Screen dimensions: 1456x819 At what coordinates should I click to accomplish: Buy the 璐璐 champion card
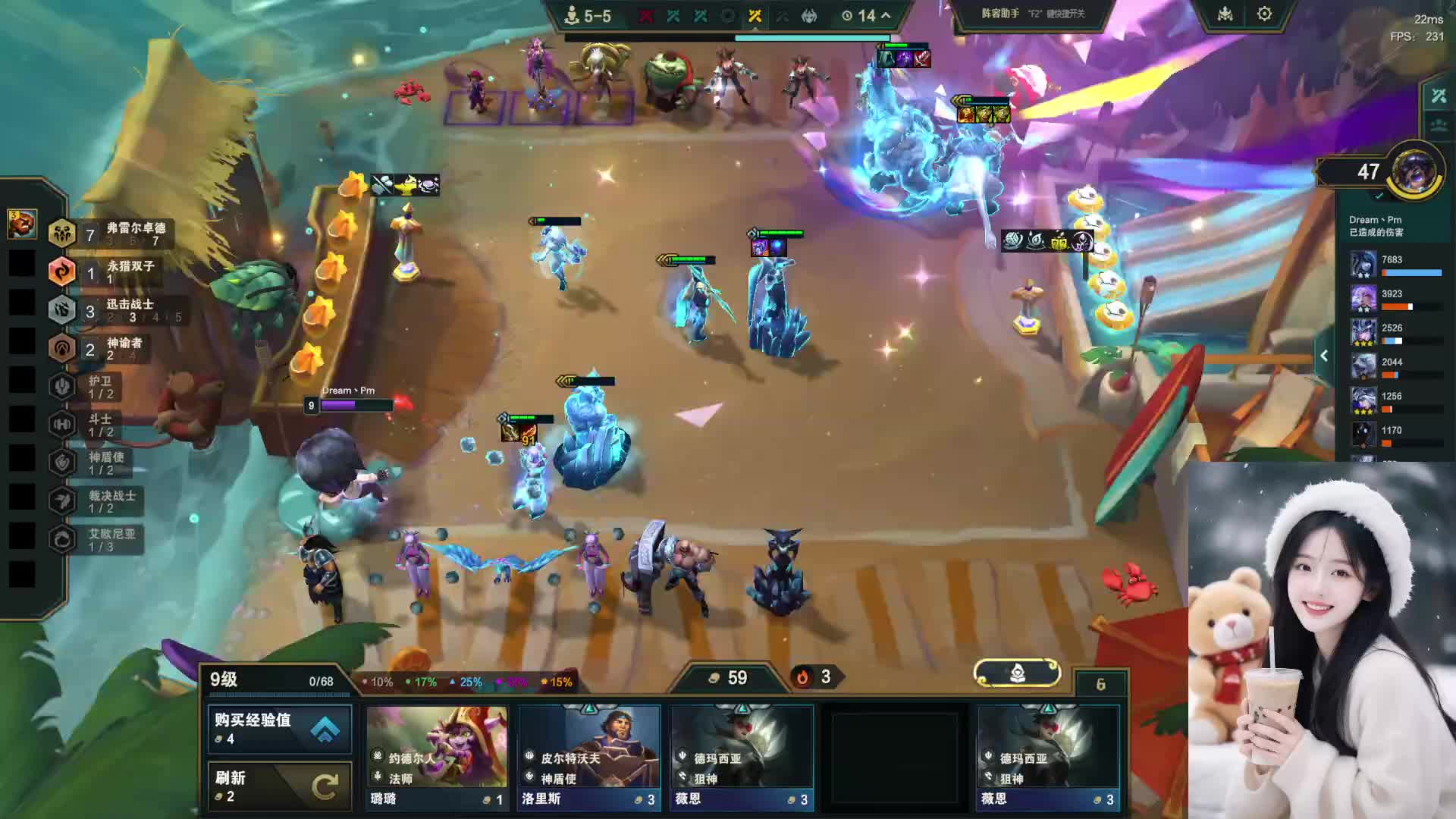click(x=437, y=757)
